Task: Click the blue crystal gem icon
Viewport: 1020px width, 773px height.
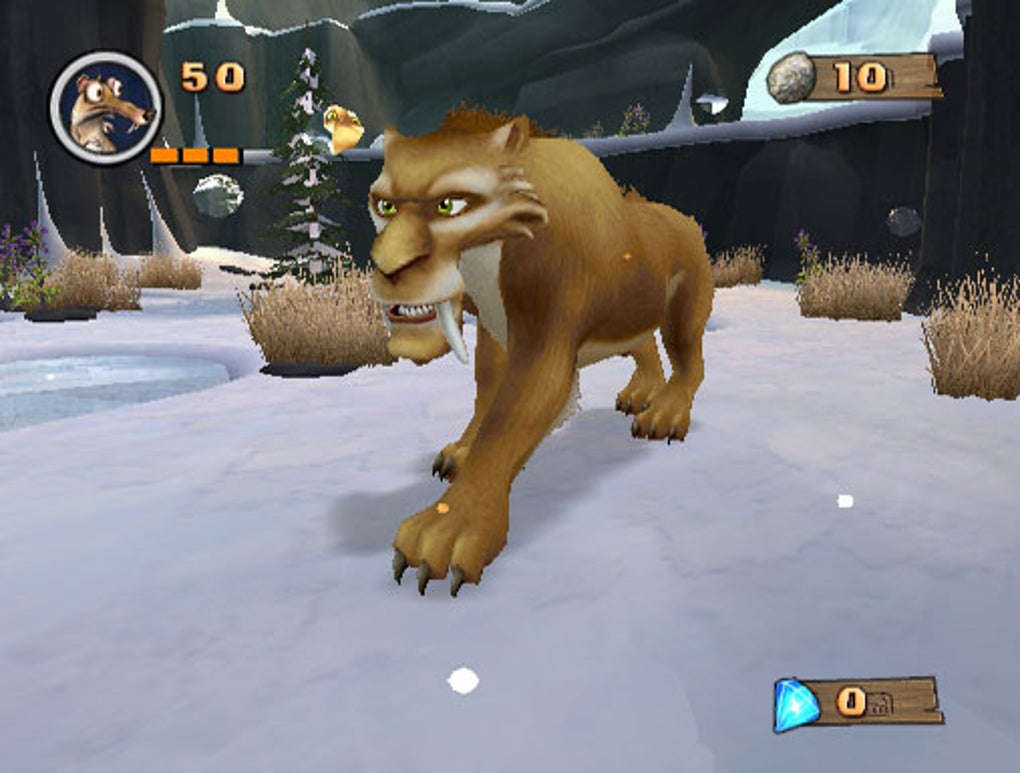Action: coord(797,704)
